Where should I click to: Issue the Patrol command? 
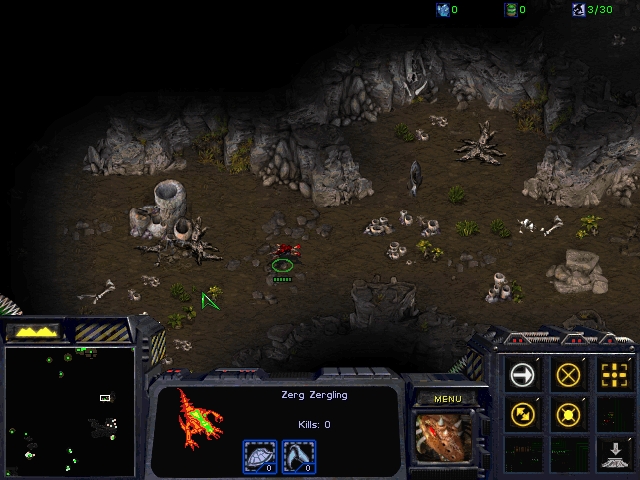pos(523,413)
